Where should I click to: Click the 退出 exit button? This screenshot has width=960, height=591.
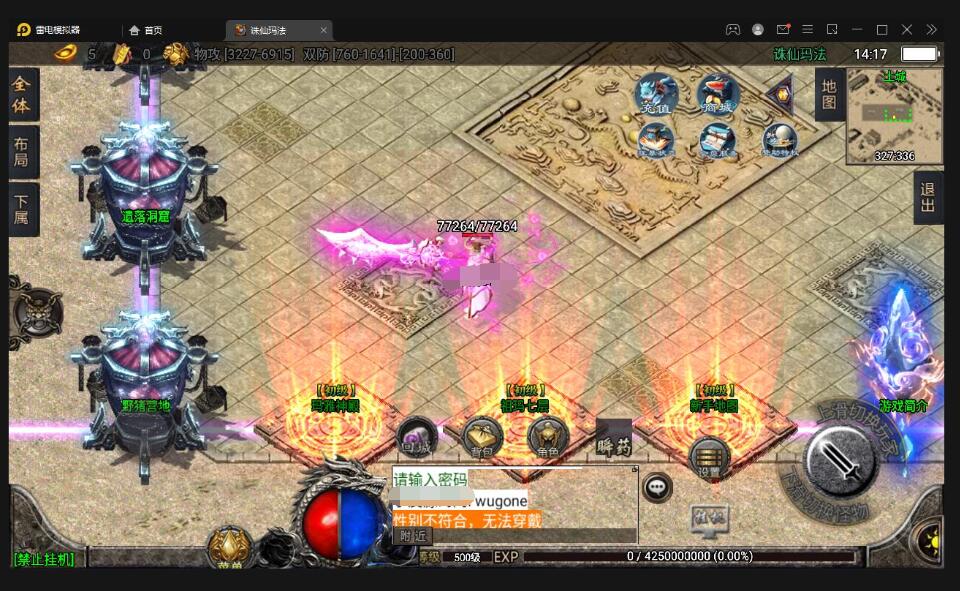[928, 197]
